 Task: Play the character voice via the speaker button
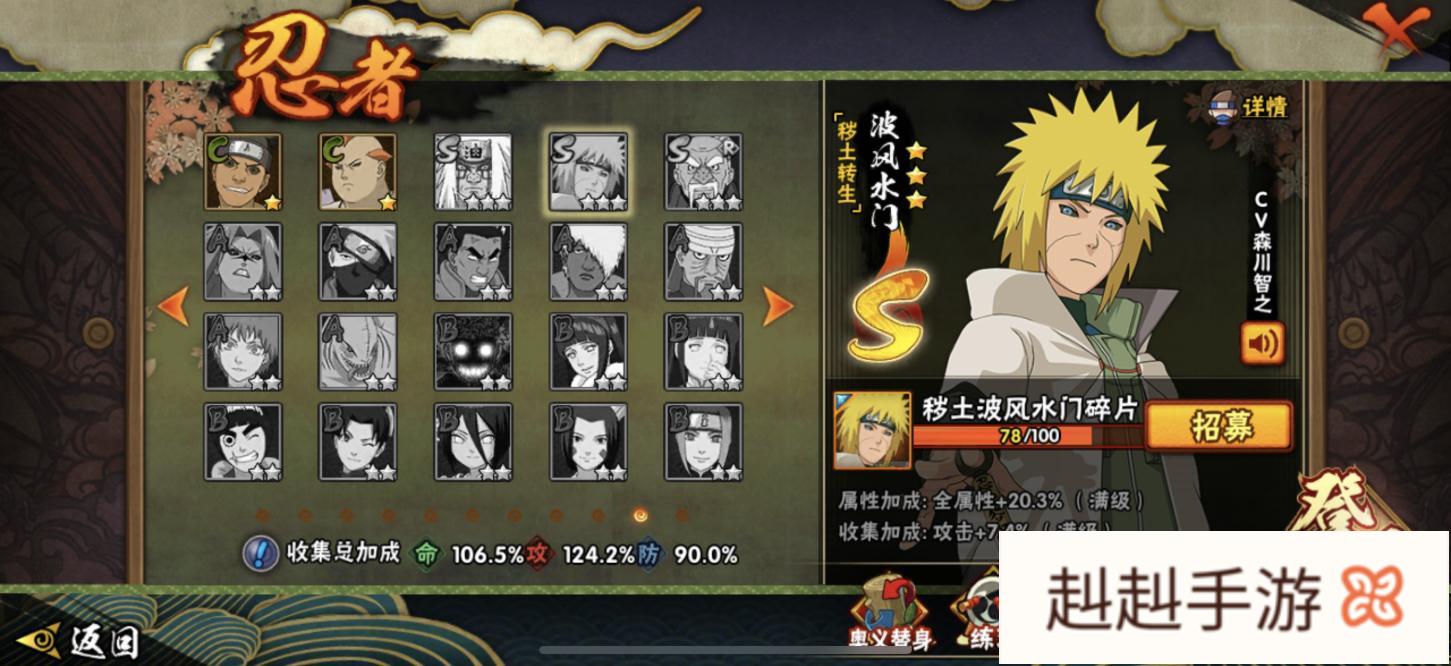point(1262,344)
